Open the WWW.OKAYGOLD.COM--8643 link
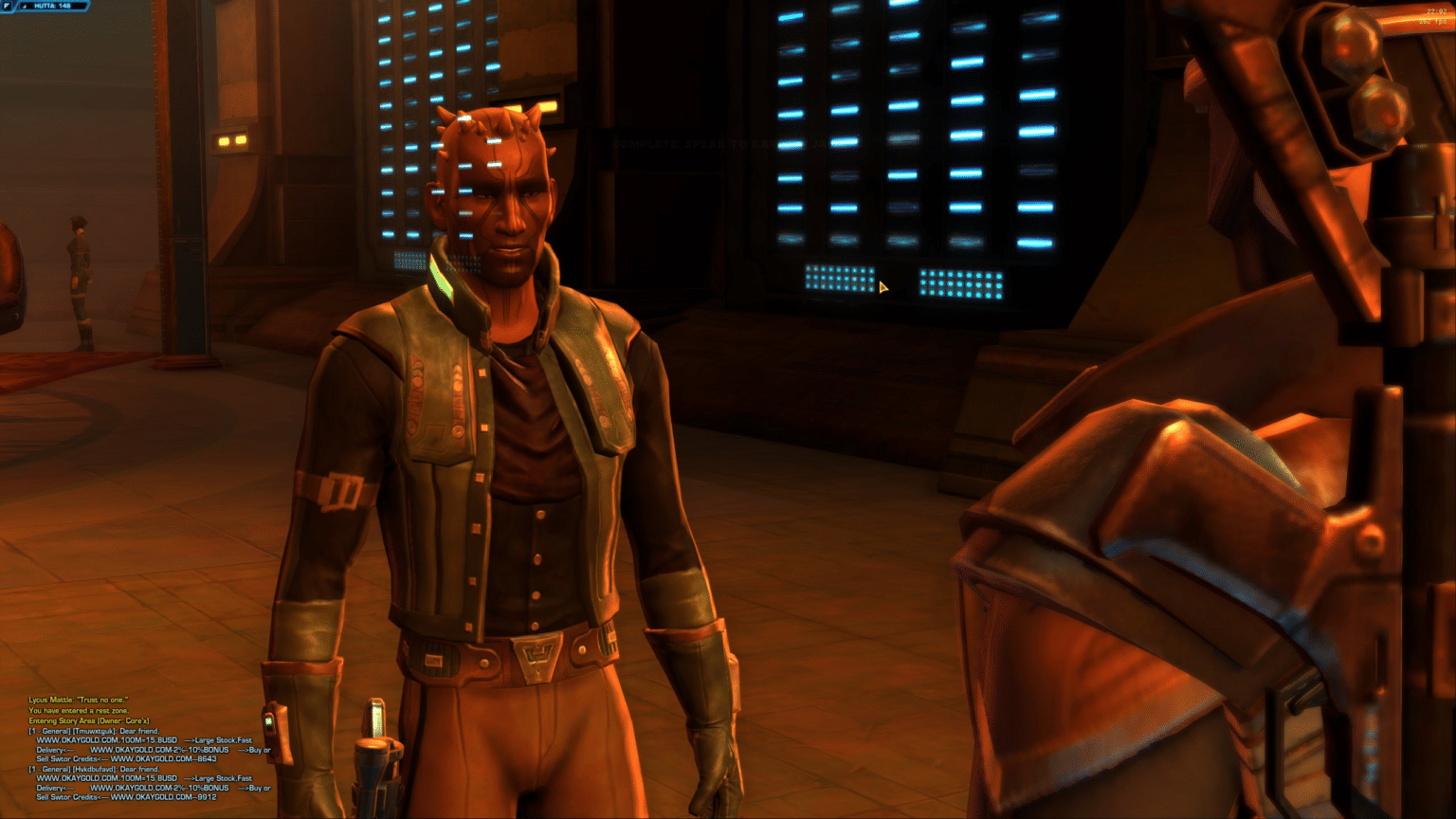 click(x=163, y=759)
